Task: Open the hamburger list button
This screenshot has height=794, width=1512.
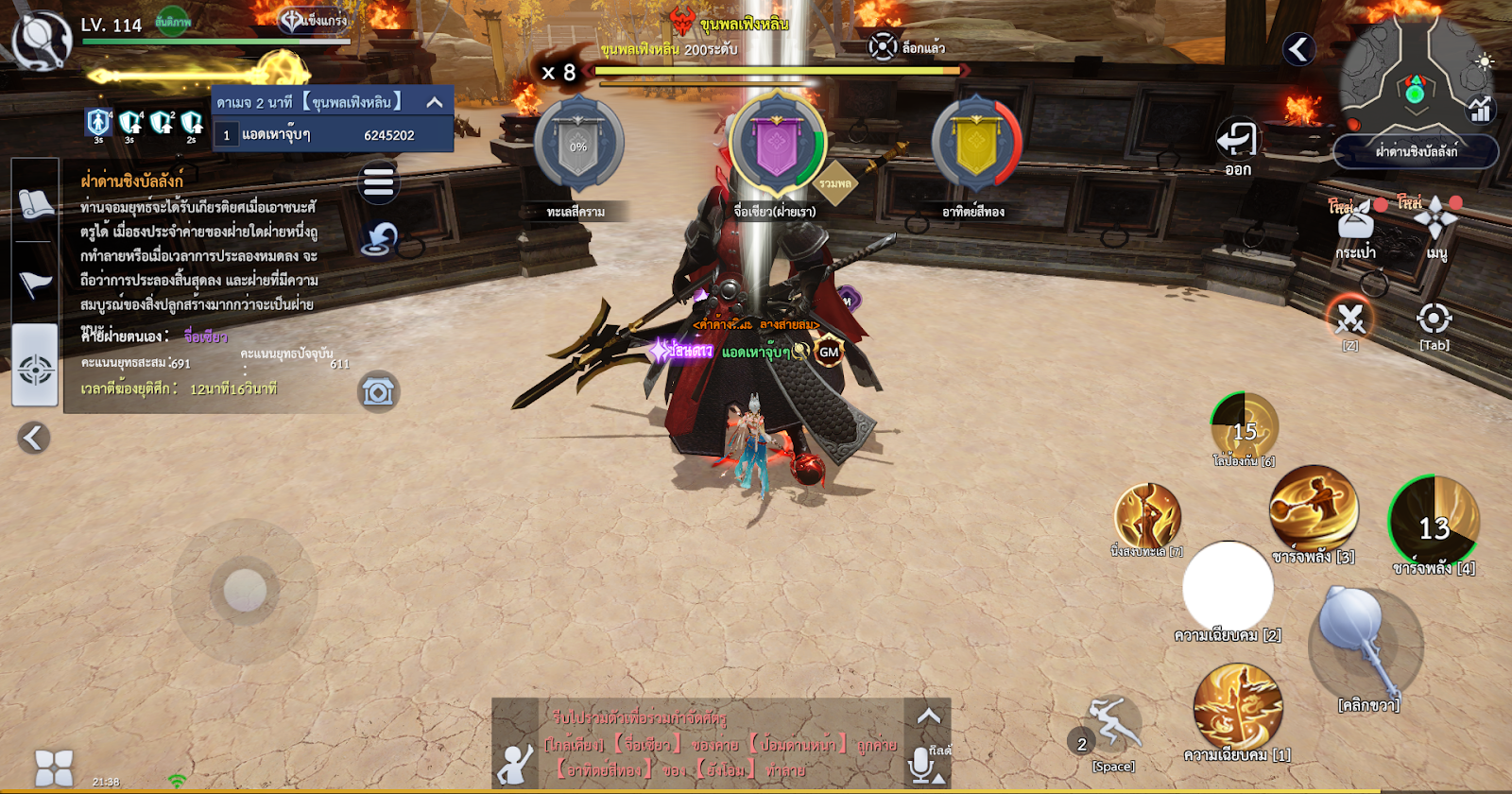Action: click(378, 182)
